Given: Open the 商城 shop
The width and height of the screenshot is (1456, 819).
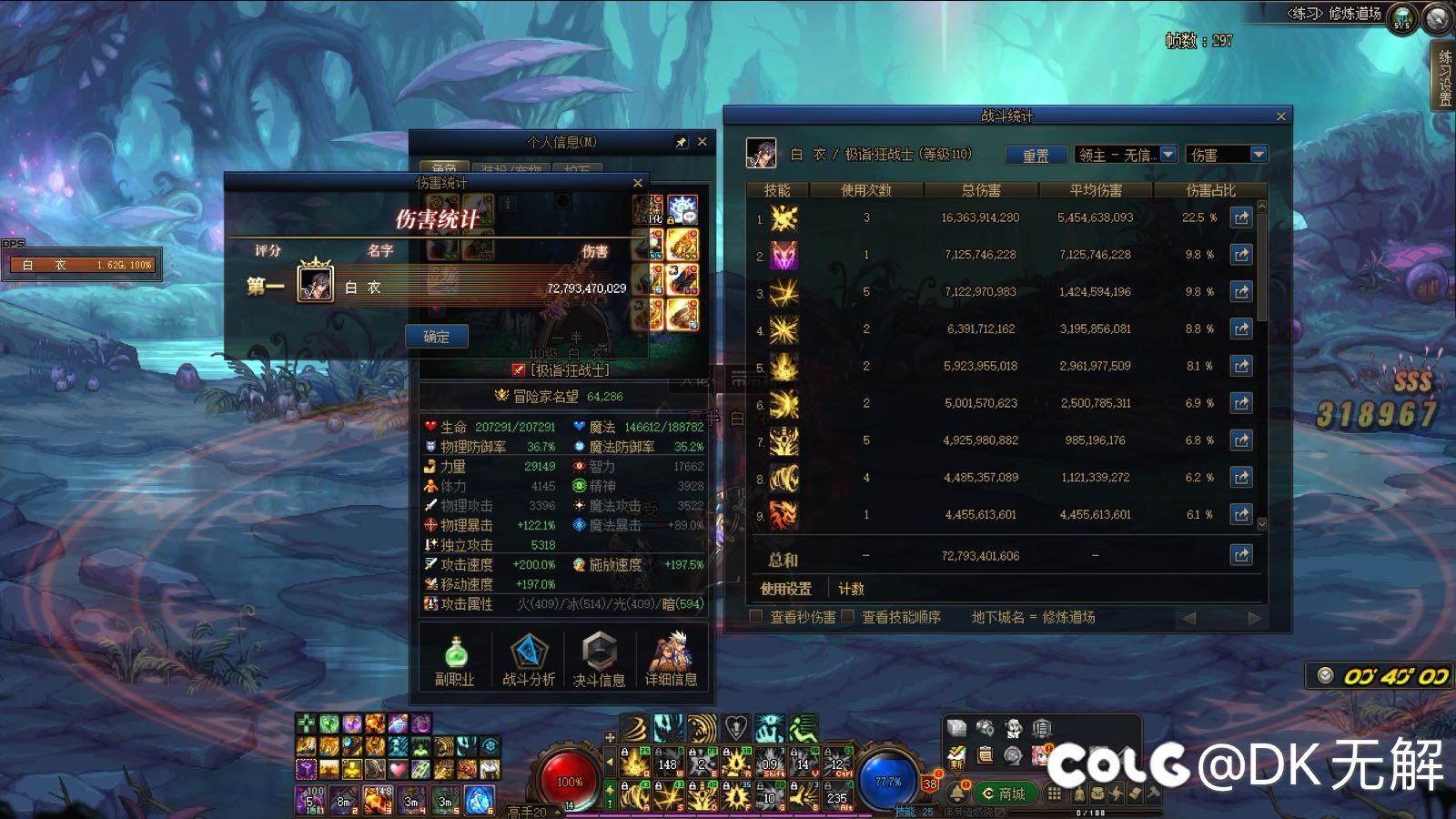Looking at the screenshot, I should coord(1002,794).
